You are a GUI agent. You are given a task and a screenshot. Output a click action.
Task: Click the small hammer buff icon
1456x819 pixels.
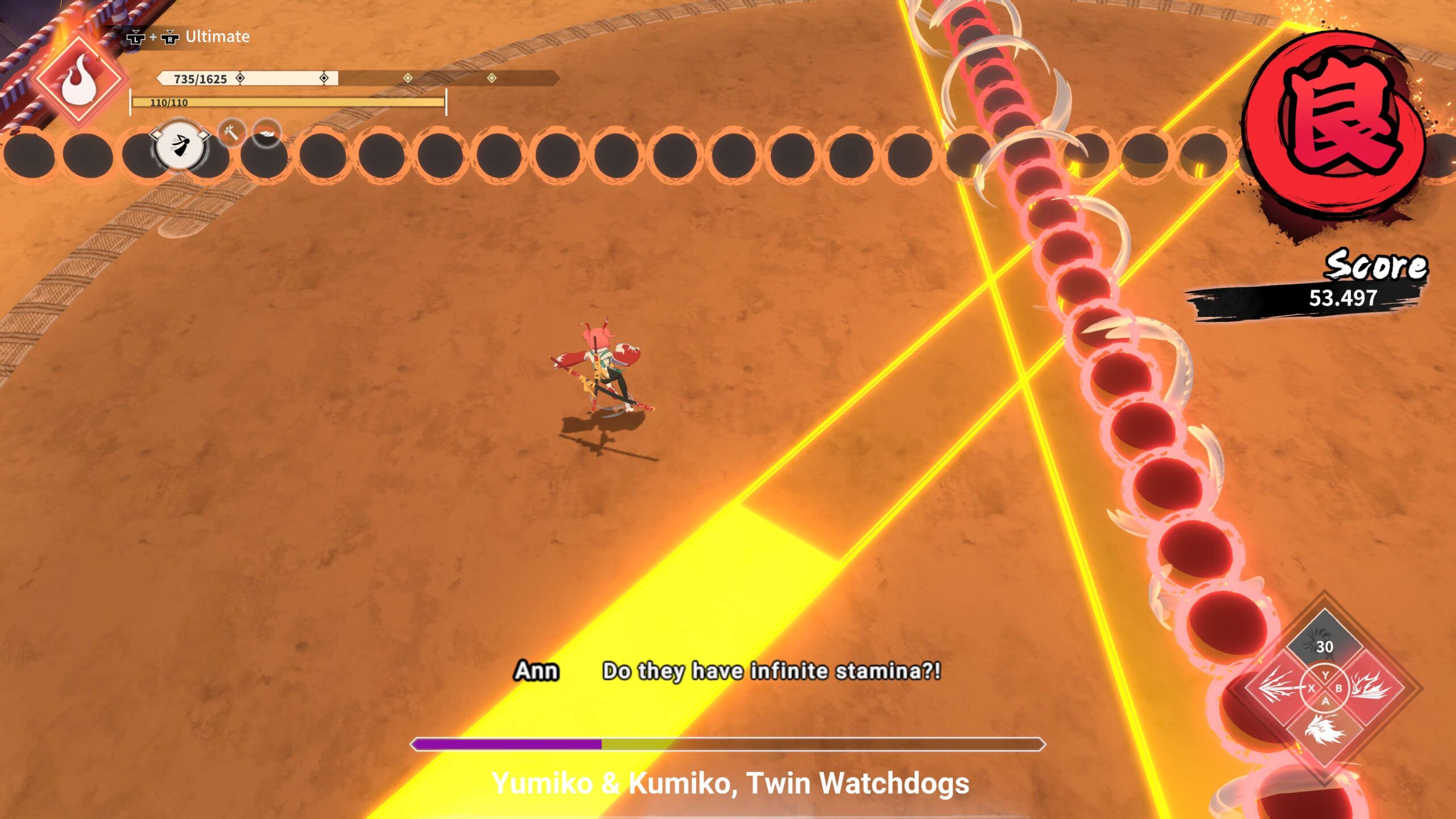coord(231,133)
